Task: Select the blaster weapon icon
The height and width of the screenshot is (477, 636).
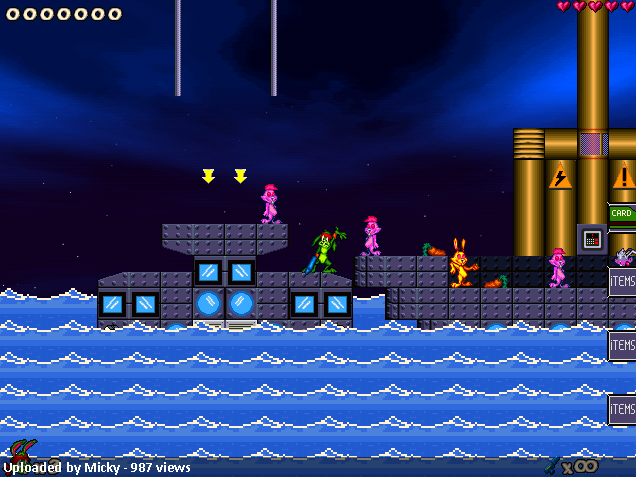Action: (x=552, y=464)
